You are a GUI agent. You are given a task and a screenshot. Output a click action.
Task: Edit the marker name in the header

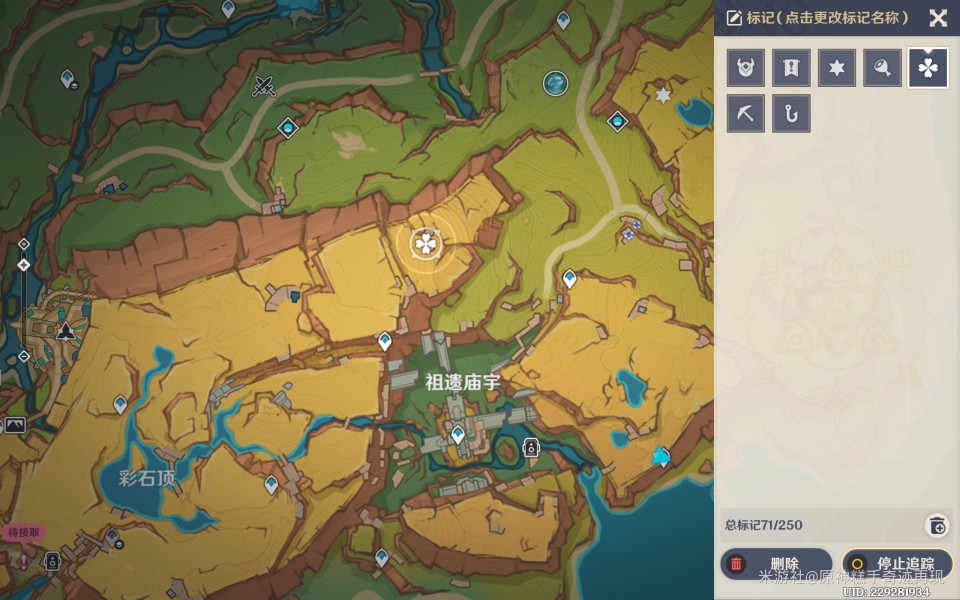[x=818, y=18]
